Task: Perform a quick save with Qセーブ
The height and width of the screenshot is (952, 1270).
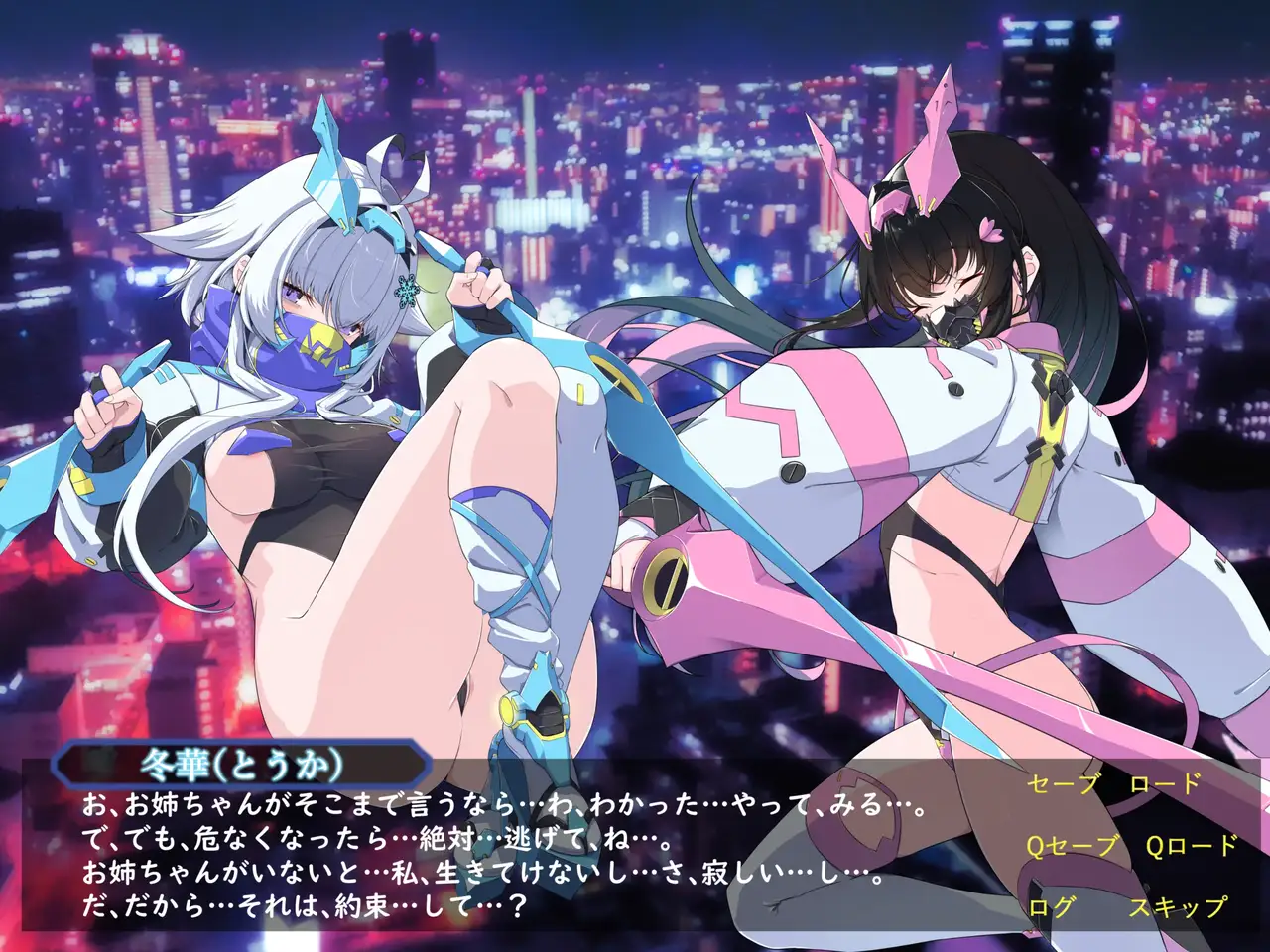Action: click(x=1072, y=846)
